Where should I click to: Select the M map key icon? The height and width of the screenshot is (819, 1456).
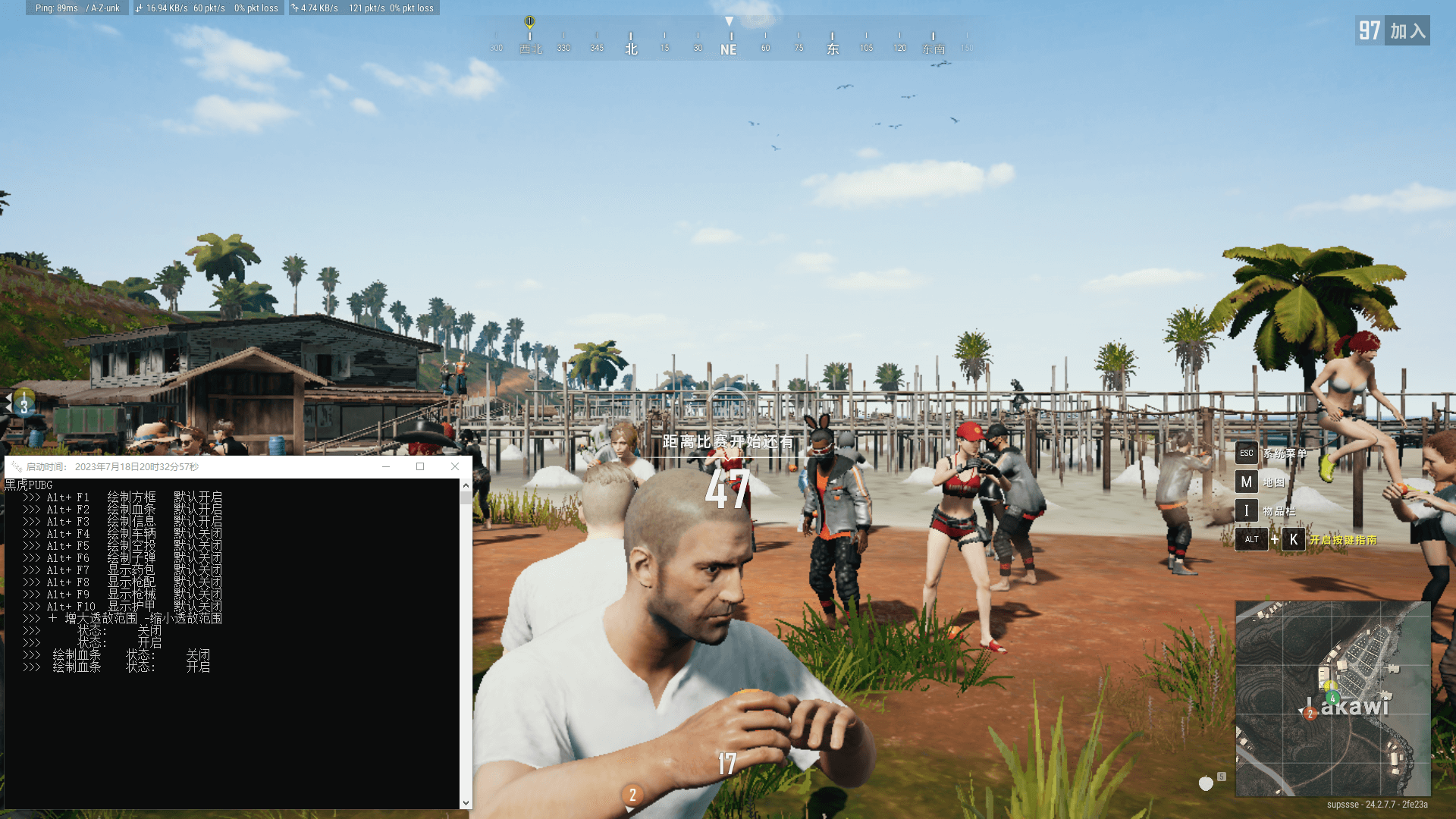pos(1247,482)
